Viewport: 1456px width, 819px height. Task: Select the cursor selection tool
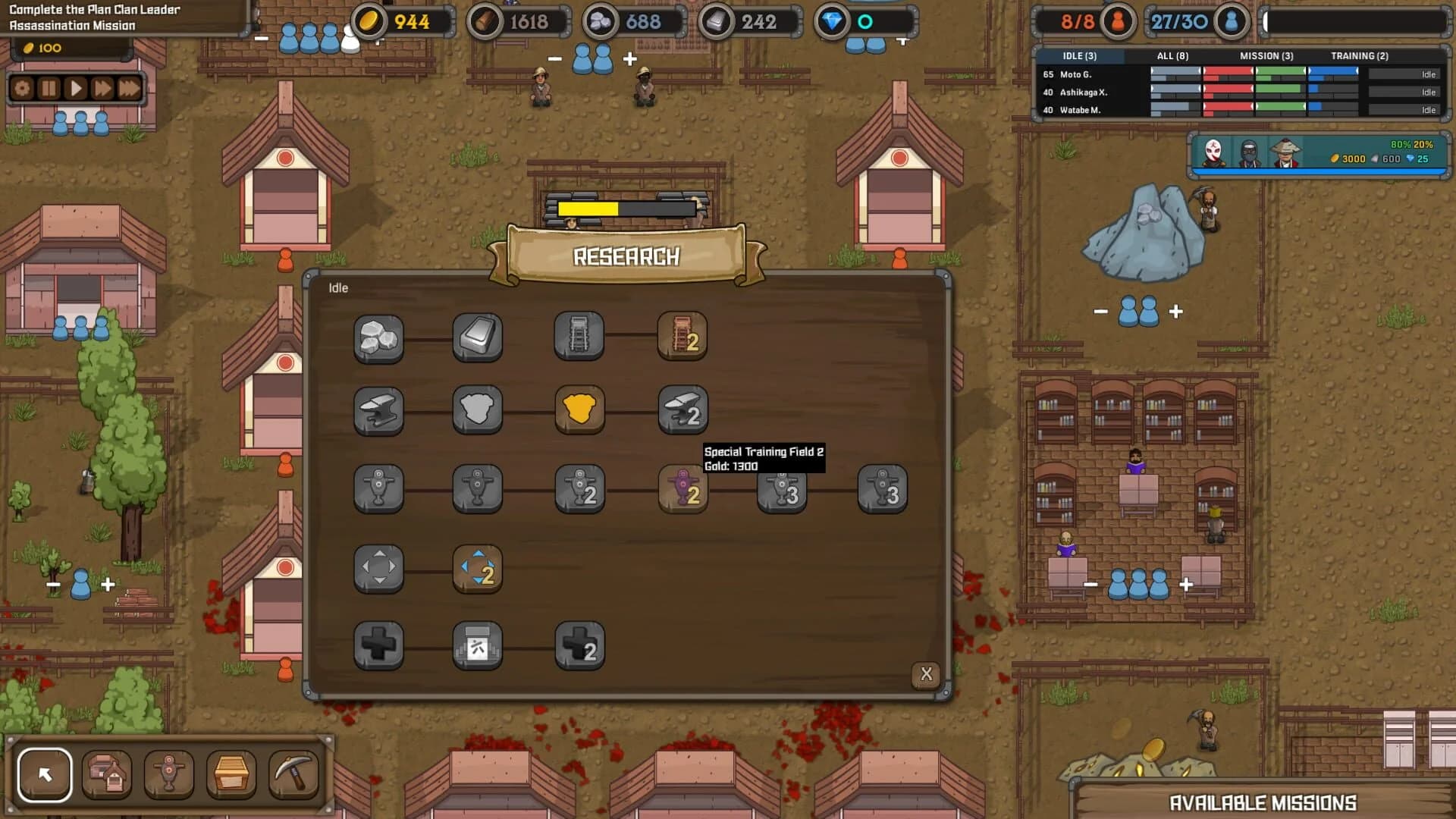[45, 774]
